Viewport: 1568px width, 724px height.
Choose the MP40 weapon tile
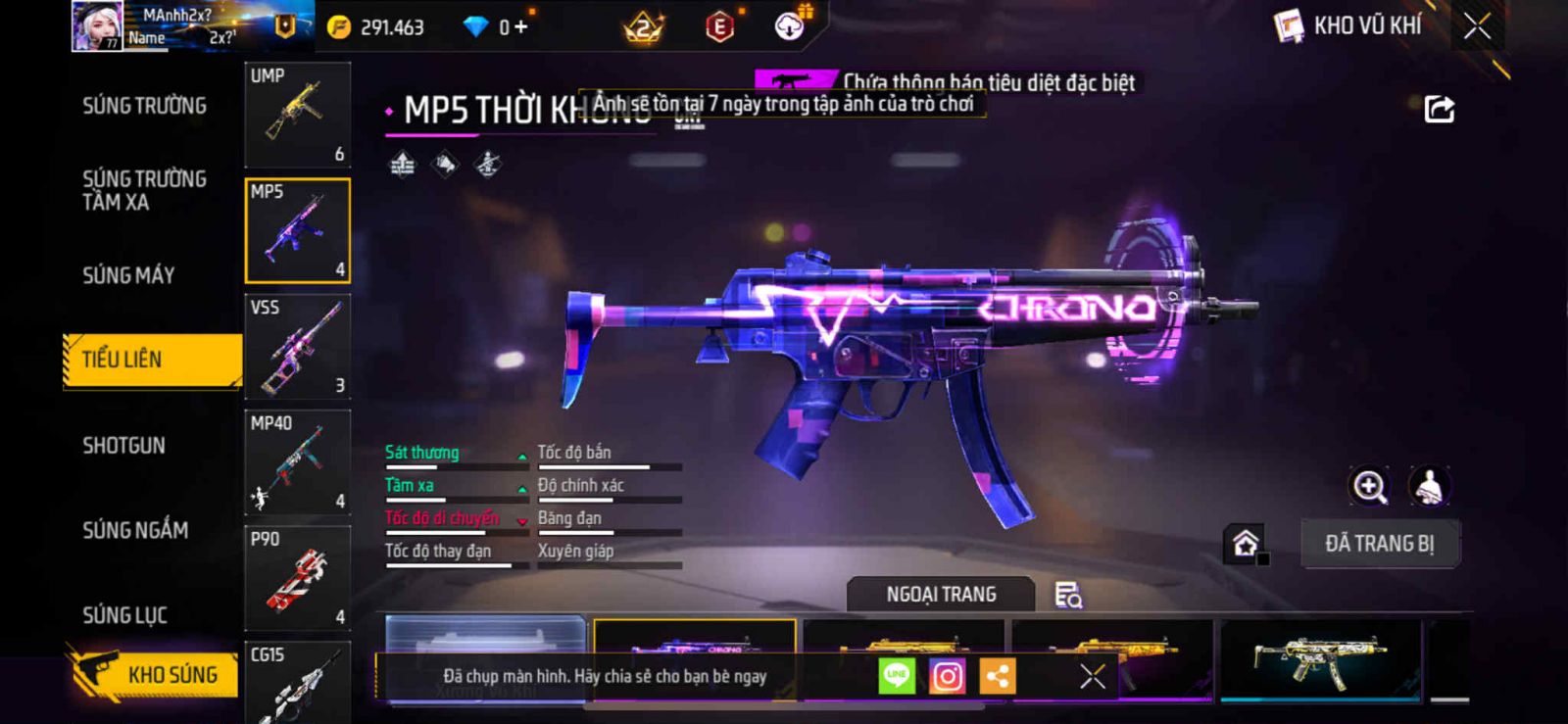point(297,462)
